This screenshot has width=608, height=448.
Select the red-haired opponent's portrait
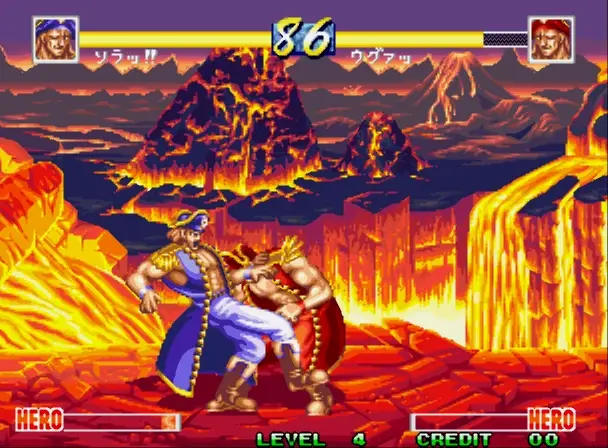(551, 39)
